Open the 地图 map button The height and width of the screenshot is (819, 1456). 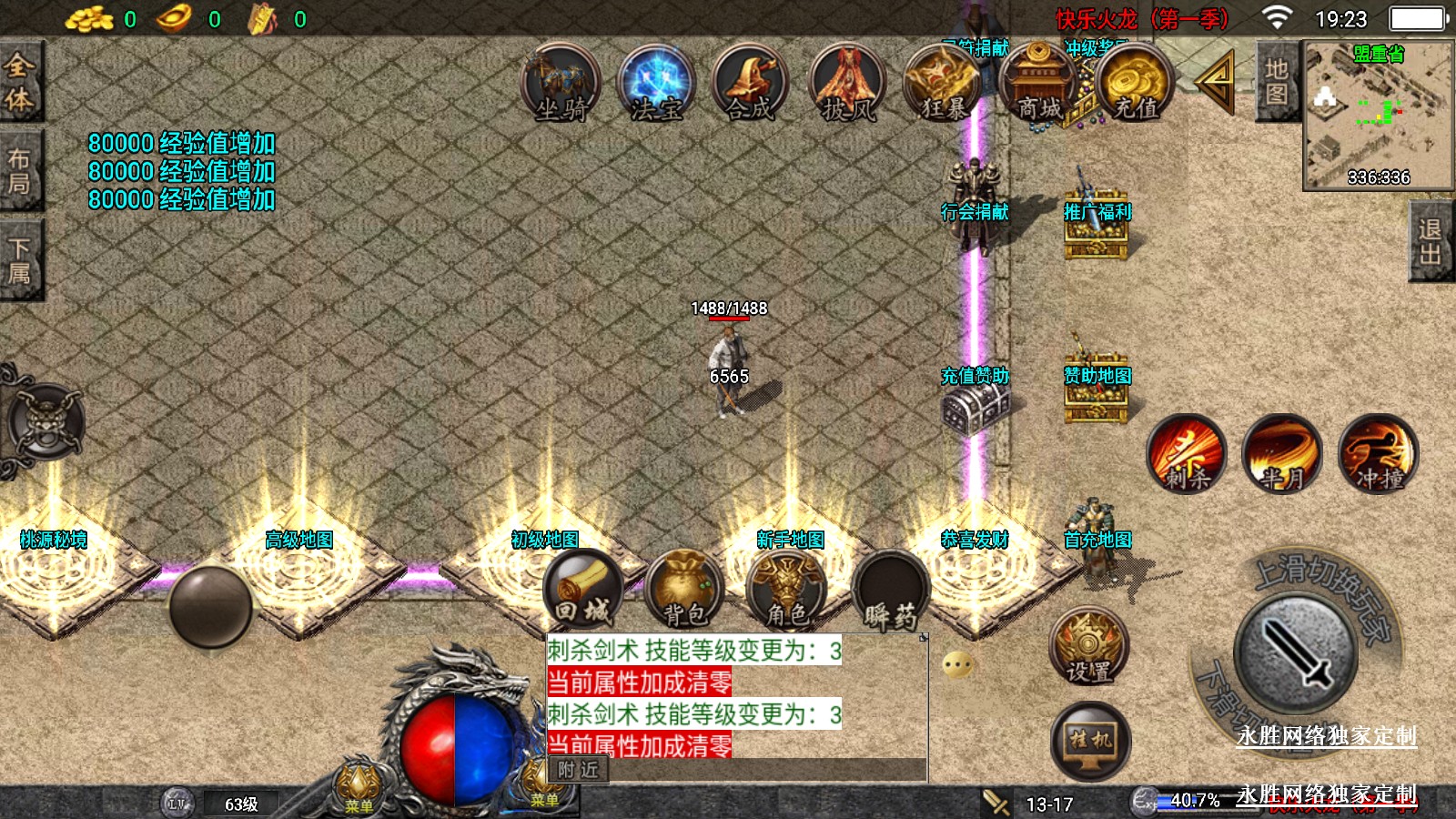1276,82
